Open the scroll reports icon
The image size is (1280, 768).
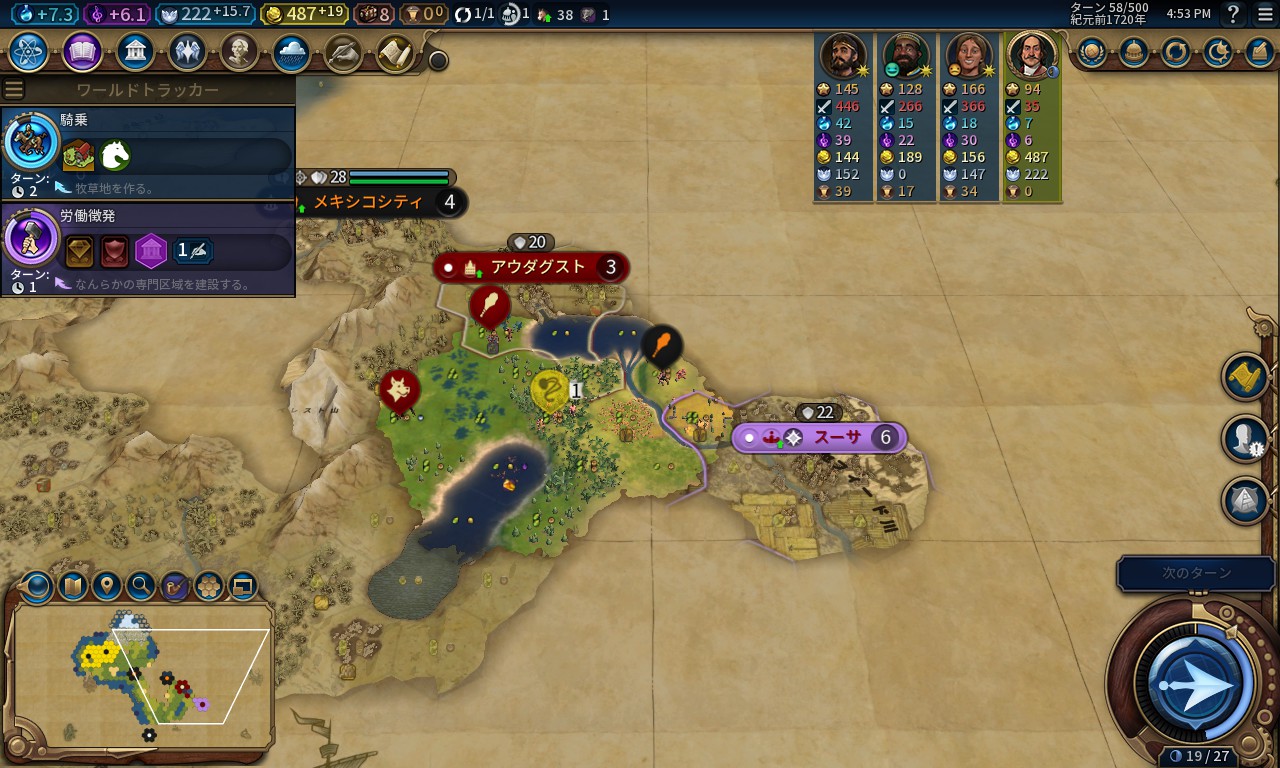coord(396,54)
